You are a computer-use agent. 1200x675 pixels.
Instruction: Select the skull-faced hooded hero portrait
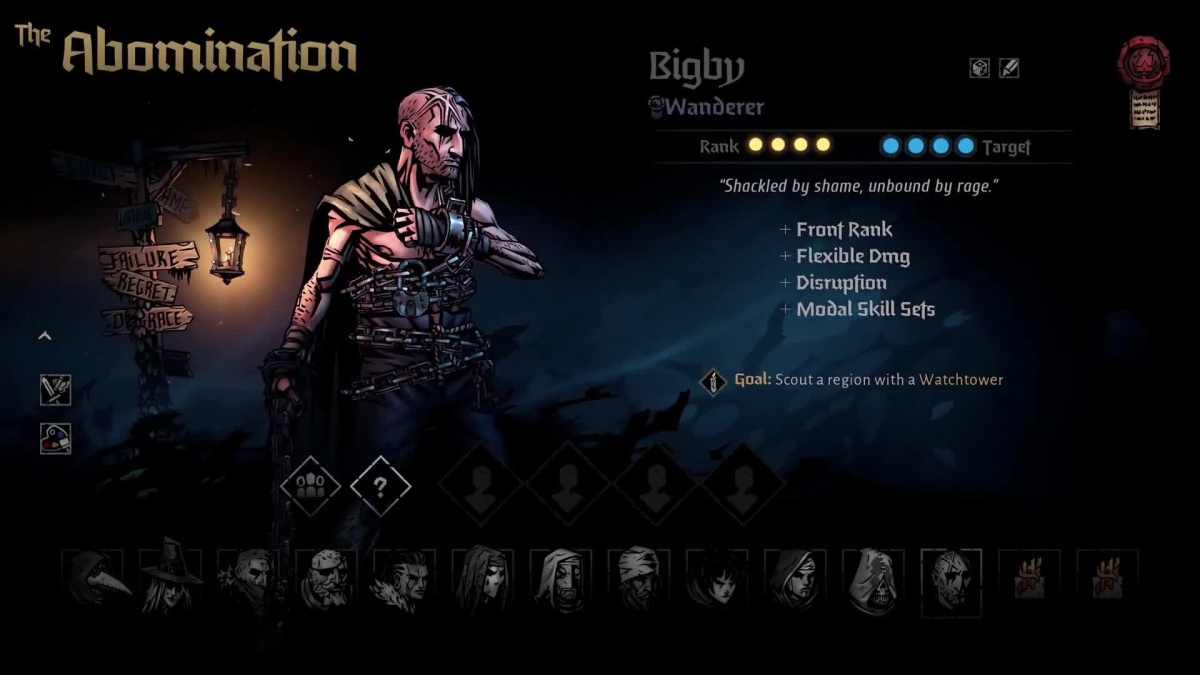872,580
